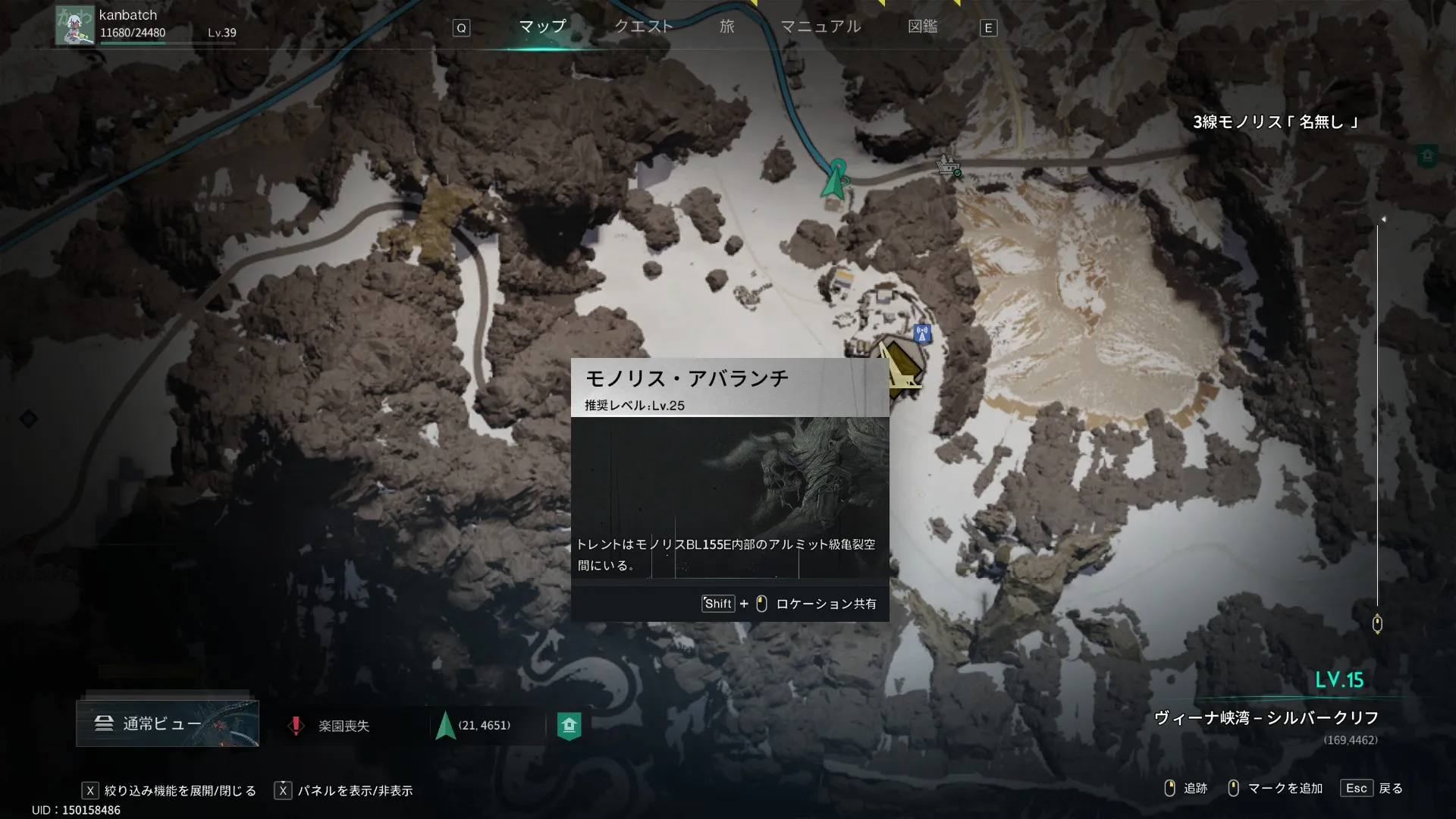Select the green player arrow map marker
Screen dimensions: 1456x819
(x=836, y=180)
